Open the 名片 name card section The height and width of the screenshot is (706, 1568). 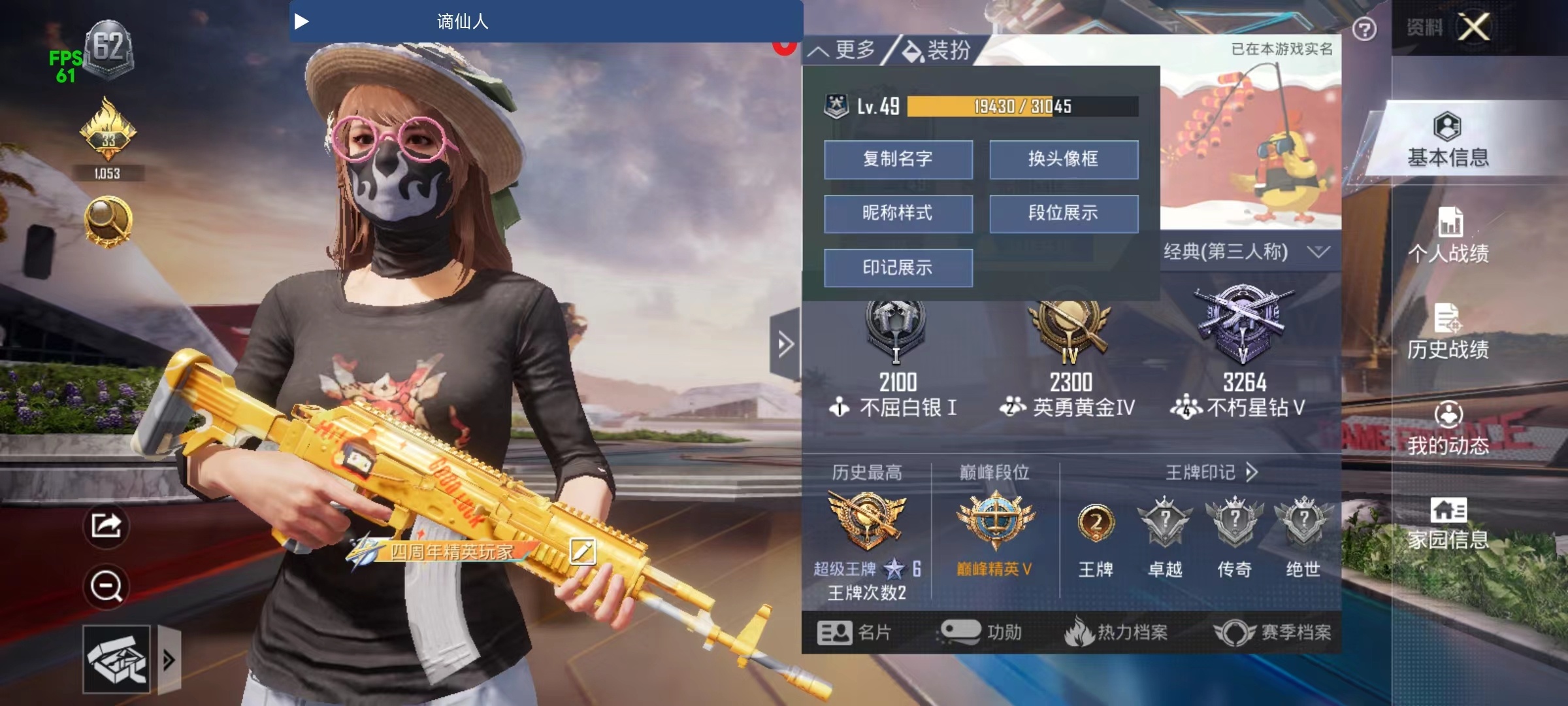point(854,632)
